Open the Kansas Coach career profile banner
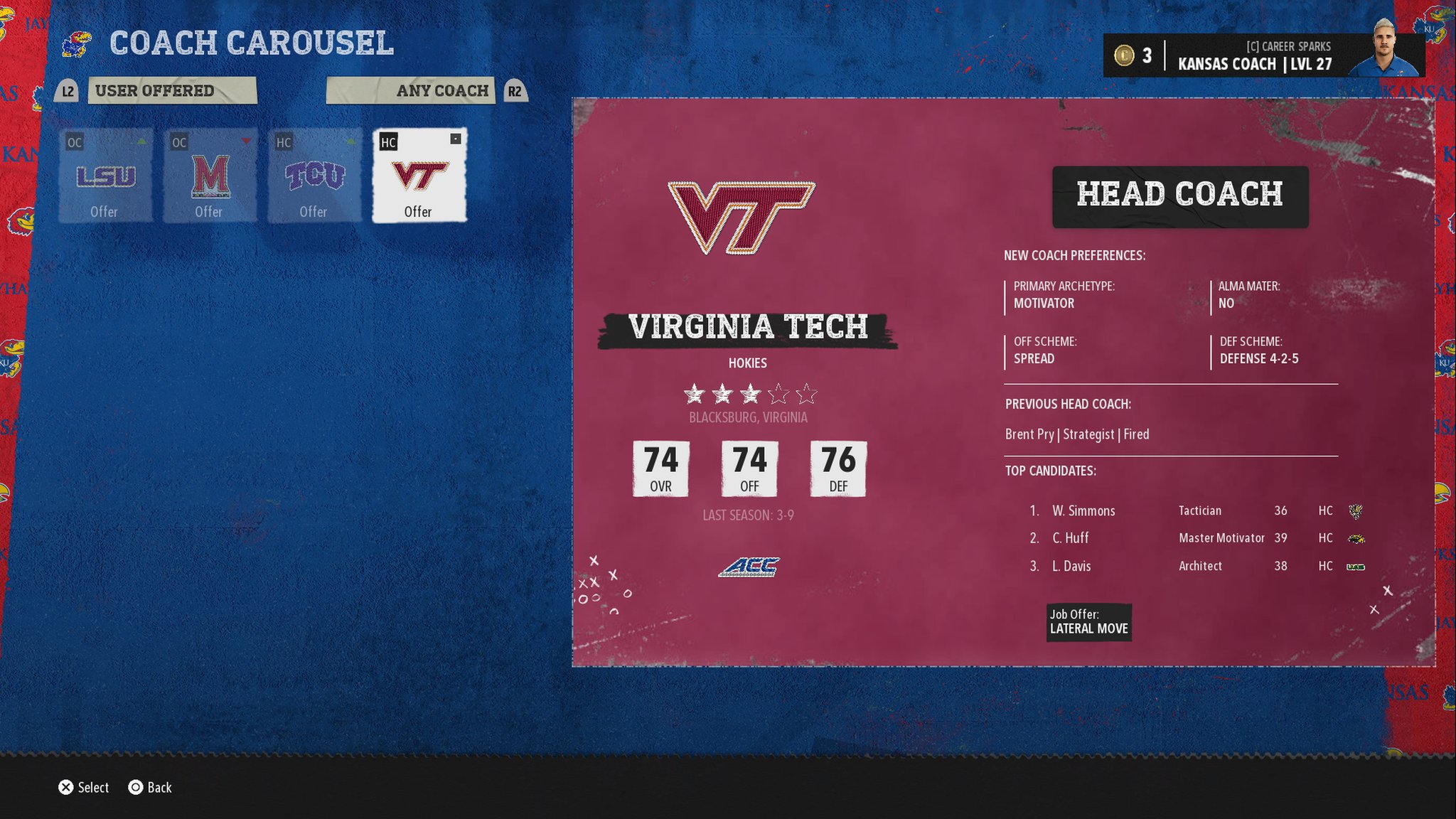 point(1263,55)
